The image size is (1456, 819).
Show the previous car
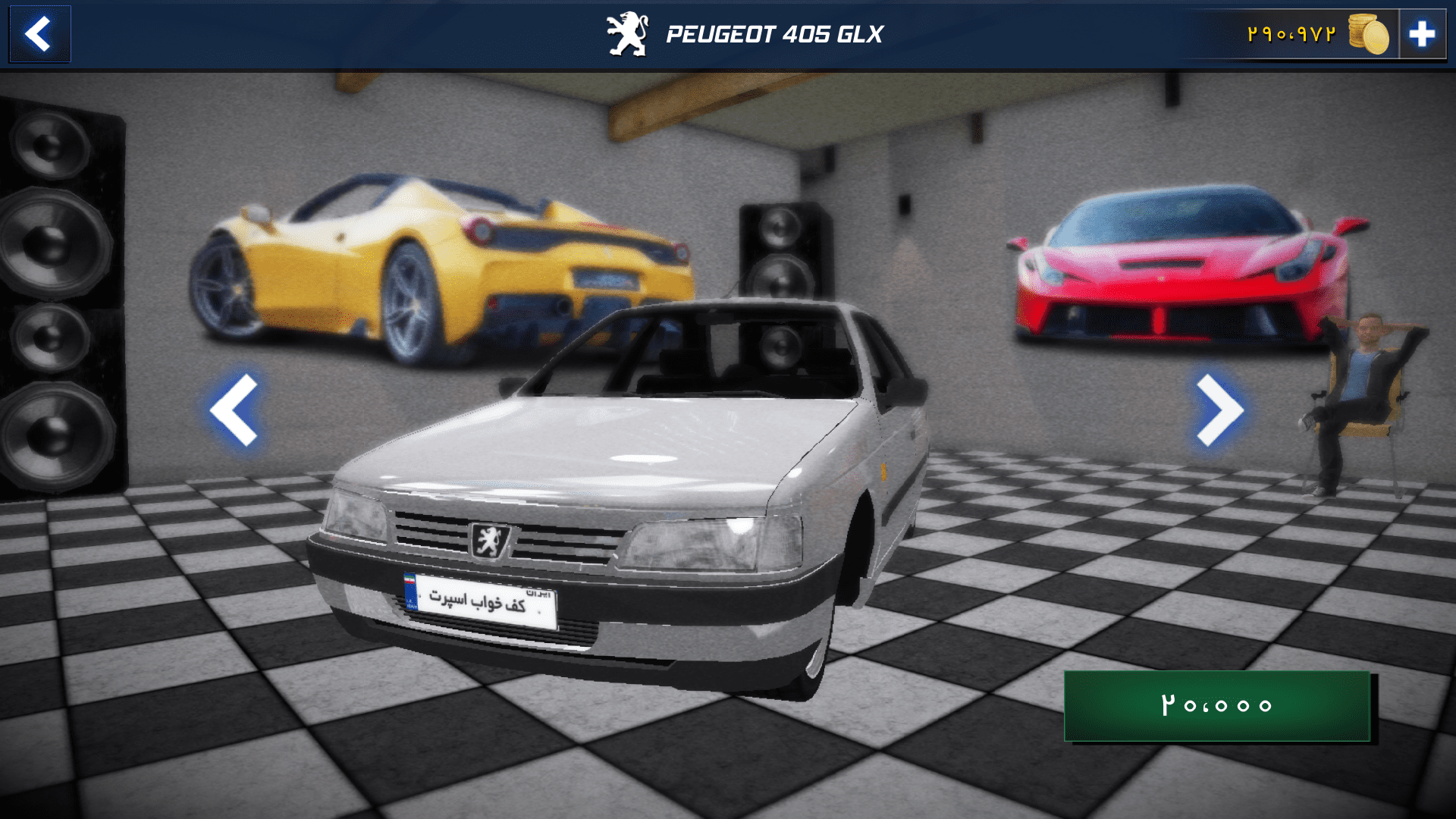234,410
